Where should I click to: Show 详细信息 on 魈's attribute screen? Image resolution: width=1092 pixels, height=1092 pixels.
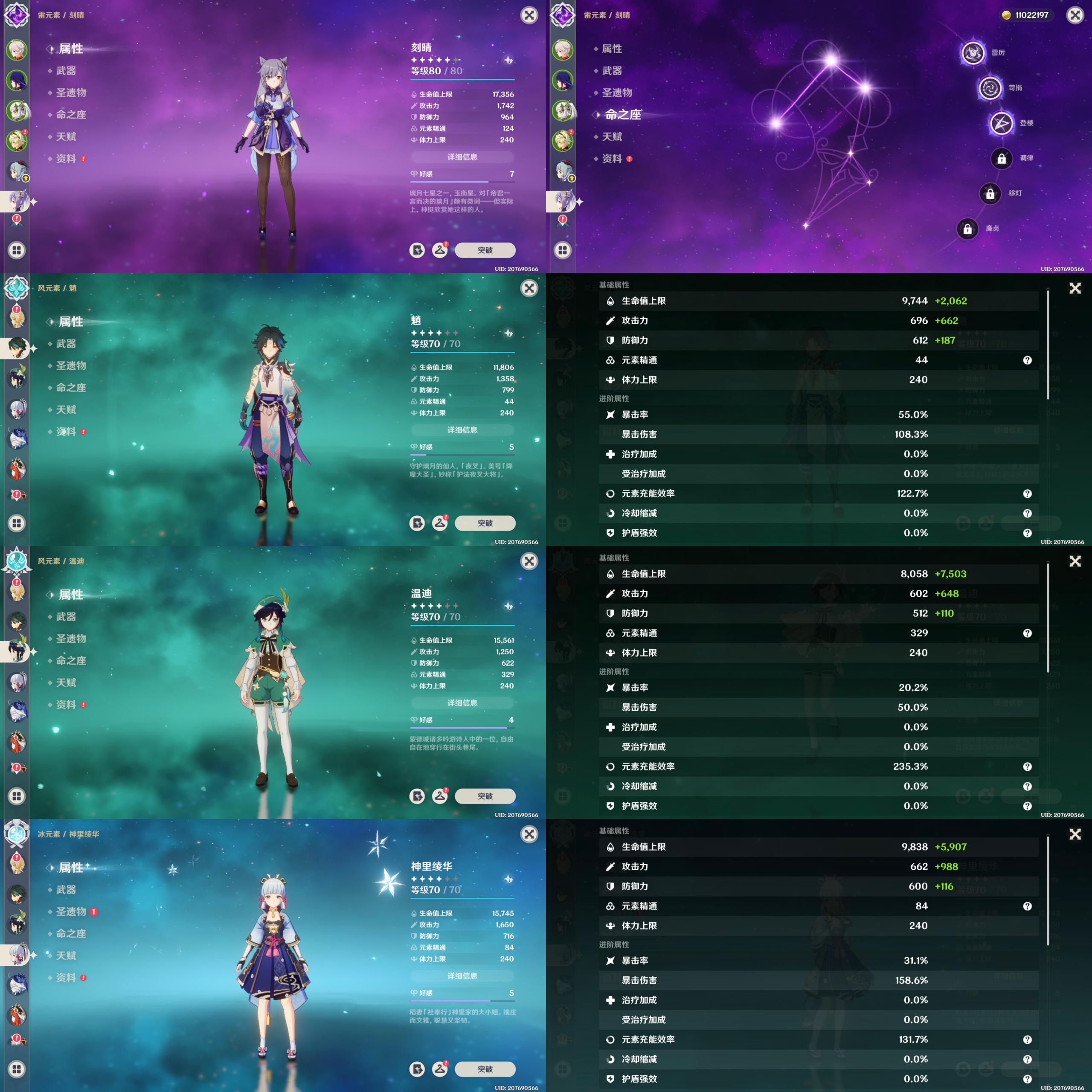[x=462, y=430]
